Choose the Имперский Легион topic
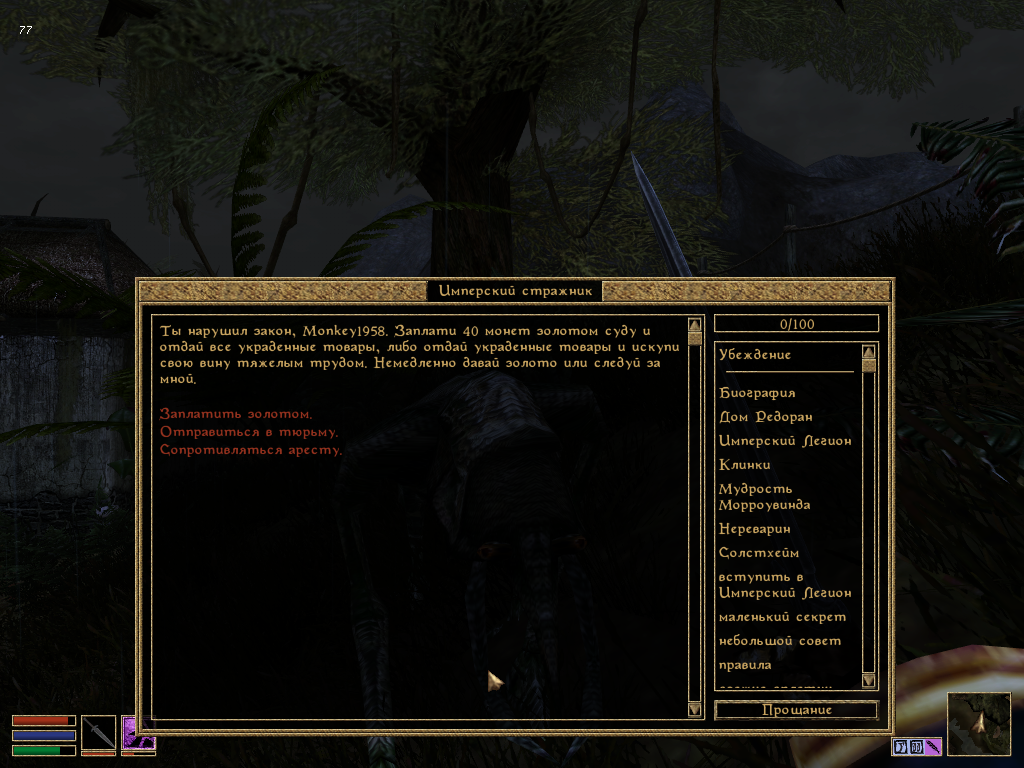 click(x=785, y=441)
